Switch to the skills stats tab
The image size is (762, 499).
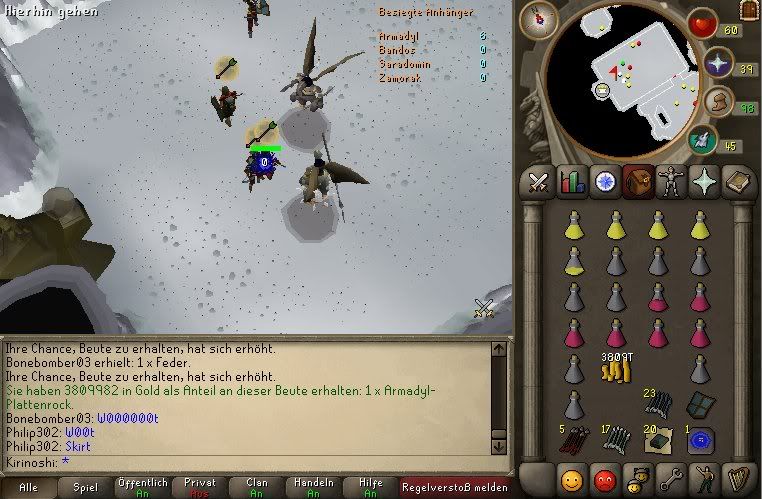(572, 182)
